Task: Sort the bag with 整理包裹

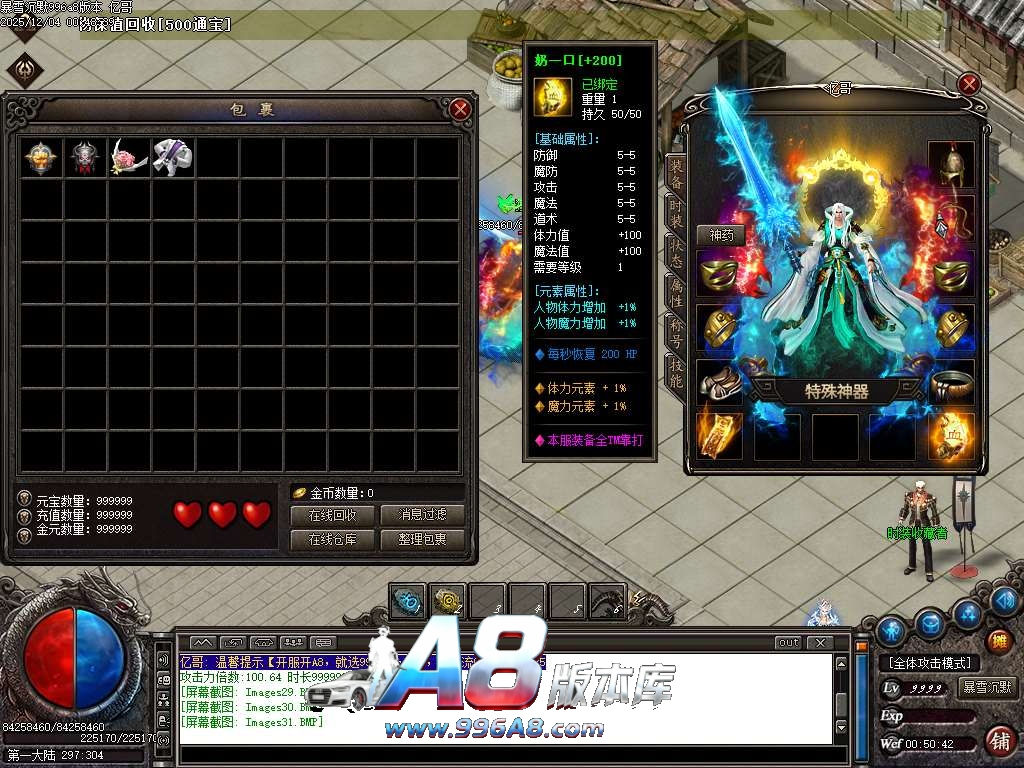Action: pyautogui.click(x=423, y=540)
